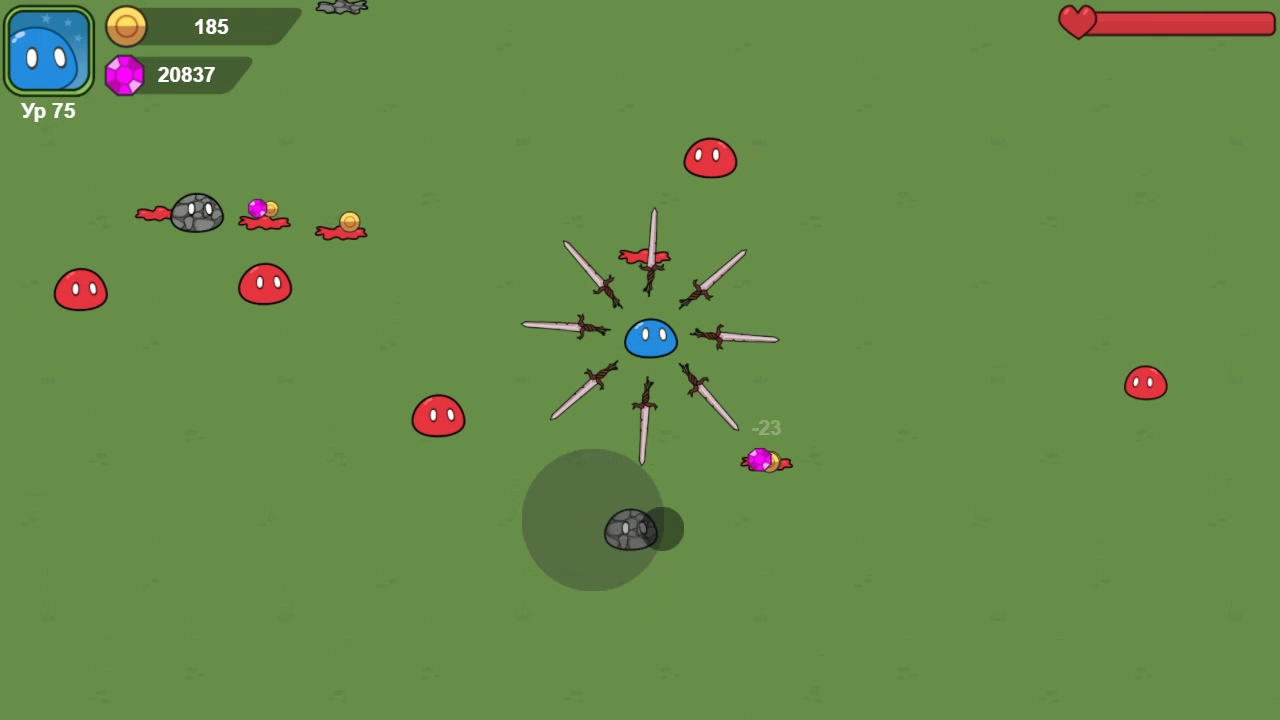1280x720 pixels.
Task: Select the blue player slime in the center
Action: tap(650, 338)
